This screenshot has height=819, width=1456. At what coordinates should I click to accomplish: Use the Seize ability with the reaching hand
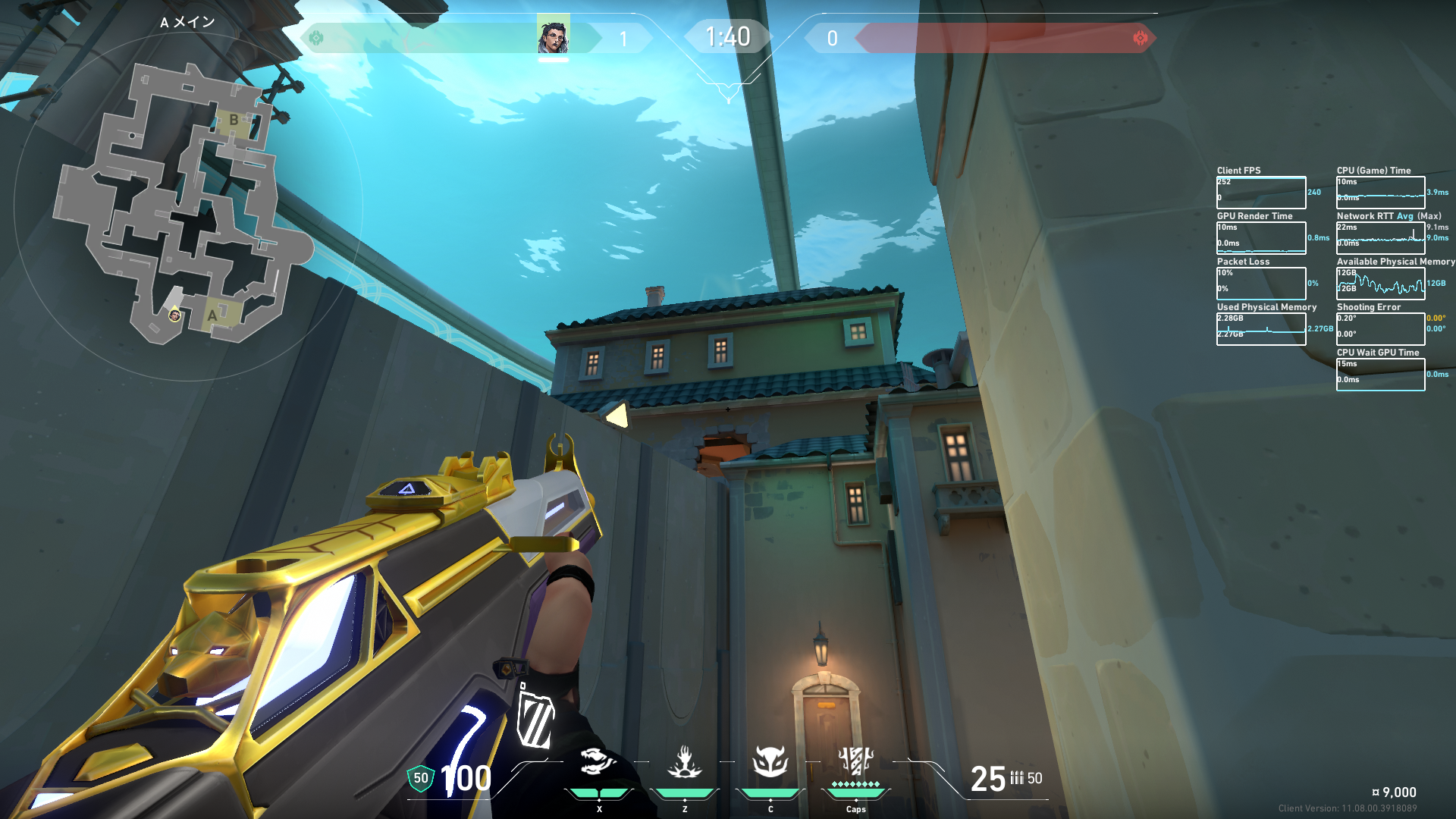[x=684, y=762]
